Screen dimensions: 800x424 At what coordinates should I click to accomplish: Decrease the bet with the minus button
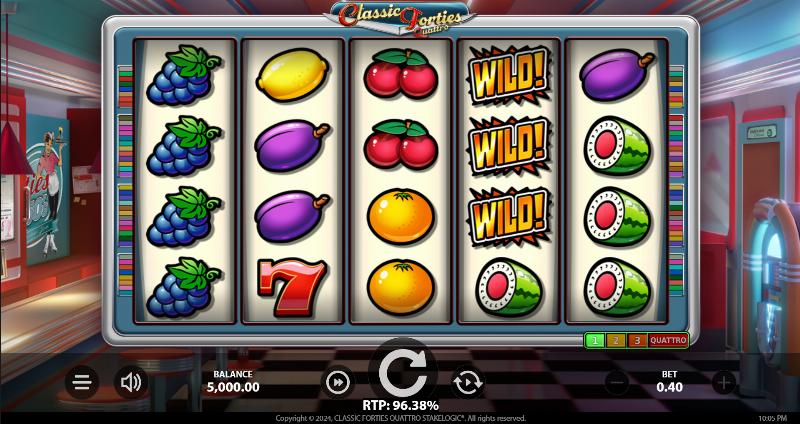617,381
